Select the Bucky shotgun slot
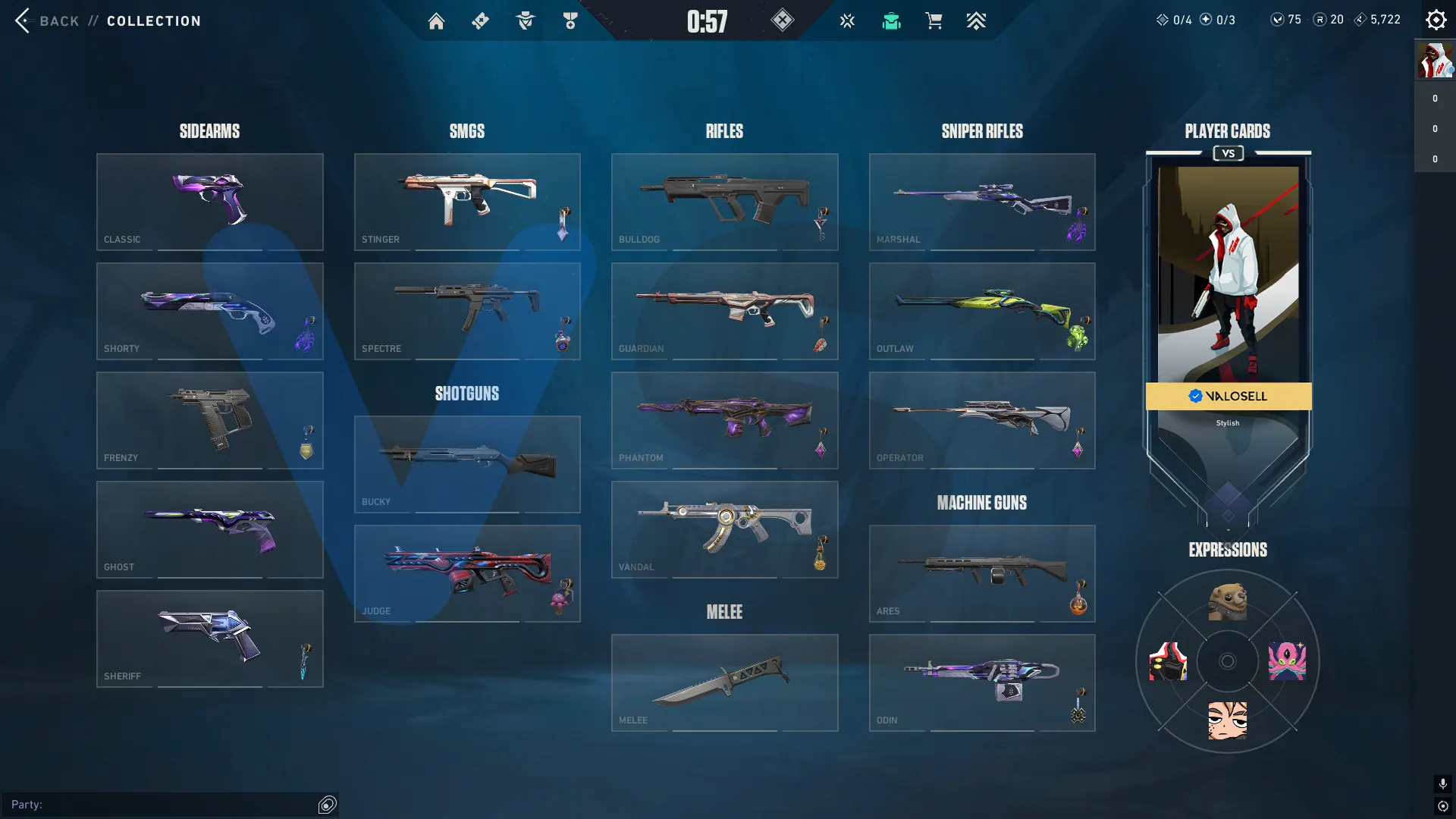 [467, 464]
